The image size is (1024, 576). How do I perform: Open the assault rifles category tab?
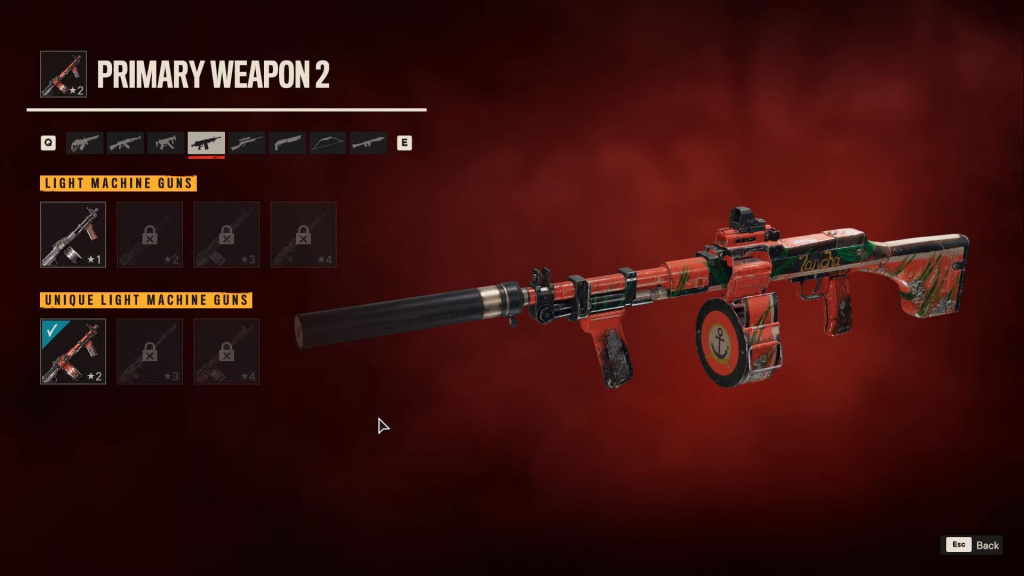(126, 143)
